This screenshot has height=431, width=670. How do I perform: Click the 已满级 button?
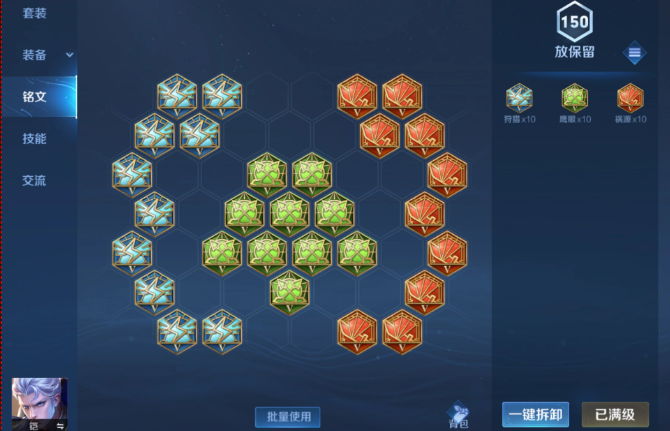614,414
